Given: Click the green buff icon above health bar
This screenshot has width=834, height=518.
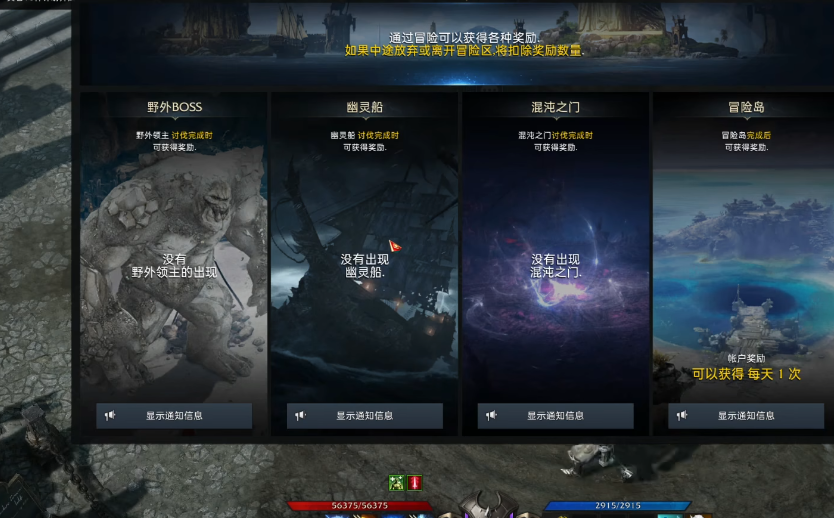Looking at the screenshot, I should click(x=397, y=483).
